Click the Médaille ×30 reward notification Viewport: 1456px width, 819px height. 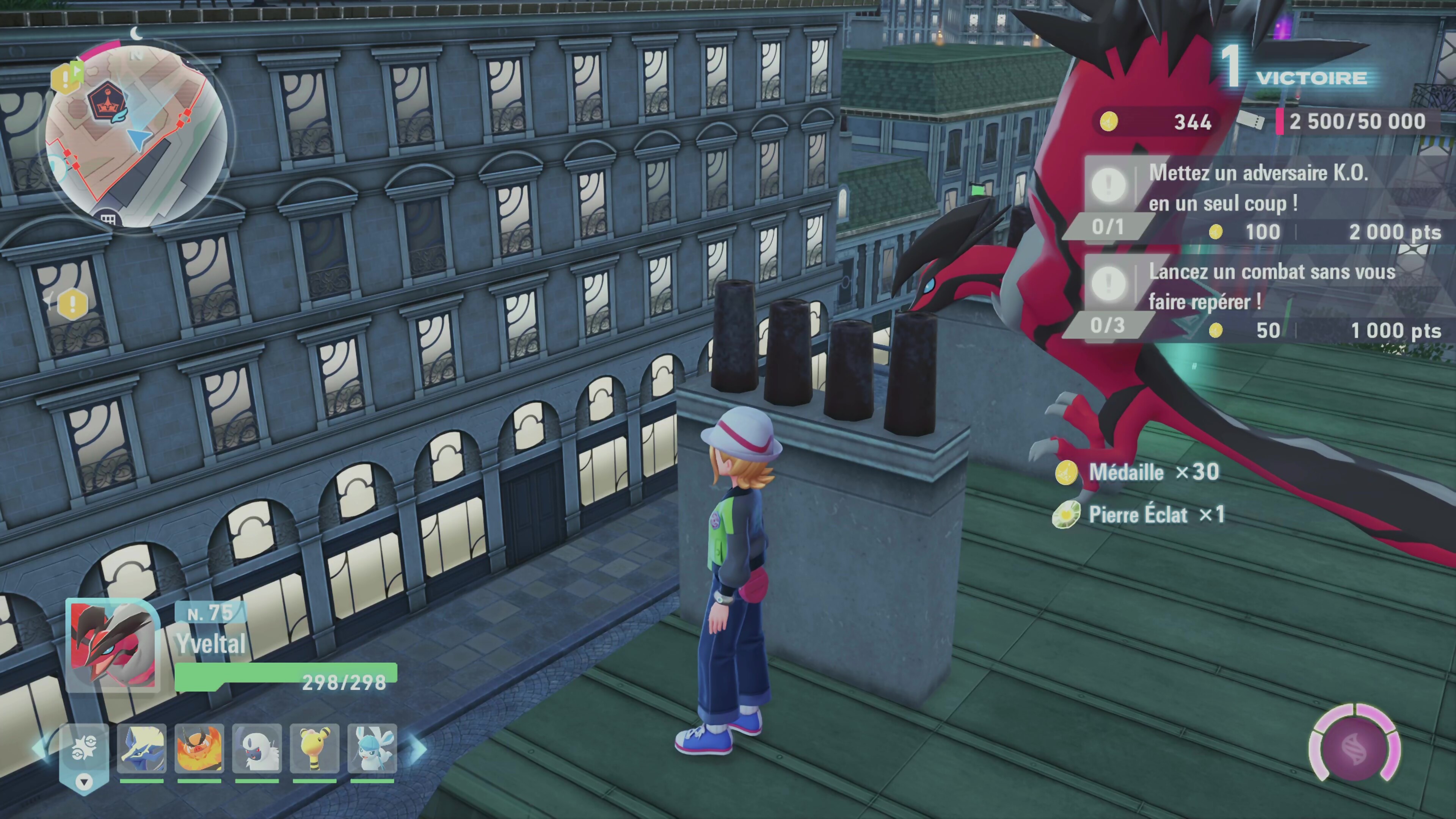pos(1137,472)
